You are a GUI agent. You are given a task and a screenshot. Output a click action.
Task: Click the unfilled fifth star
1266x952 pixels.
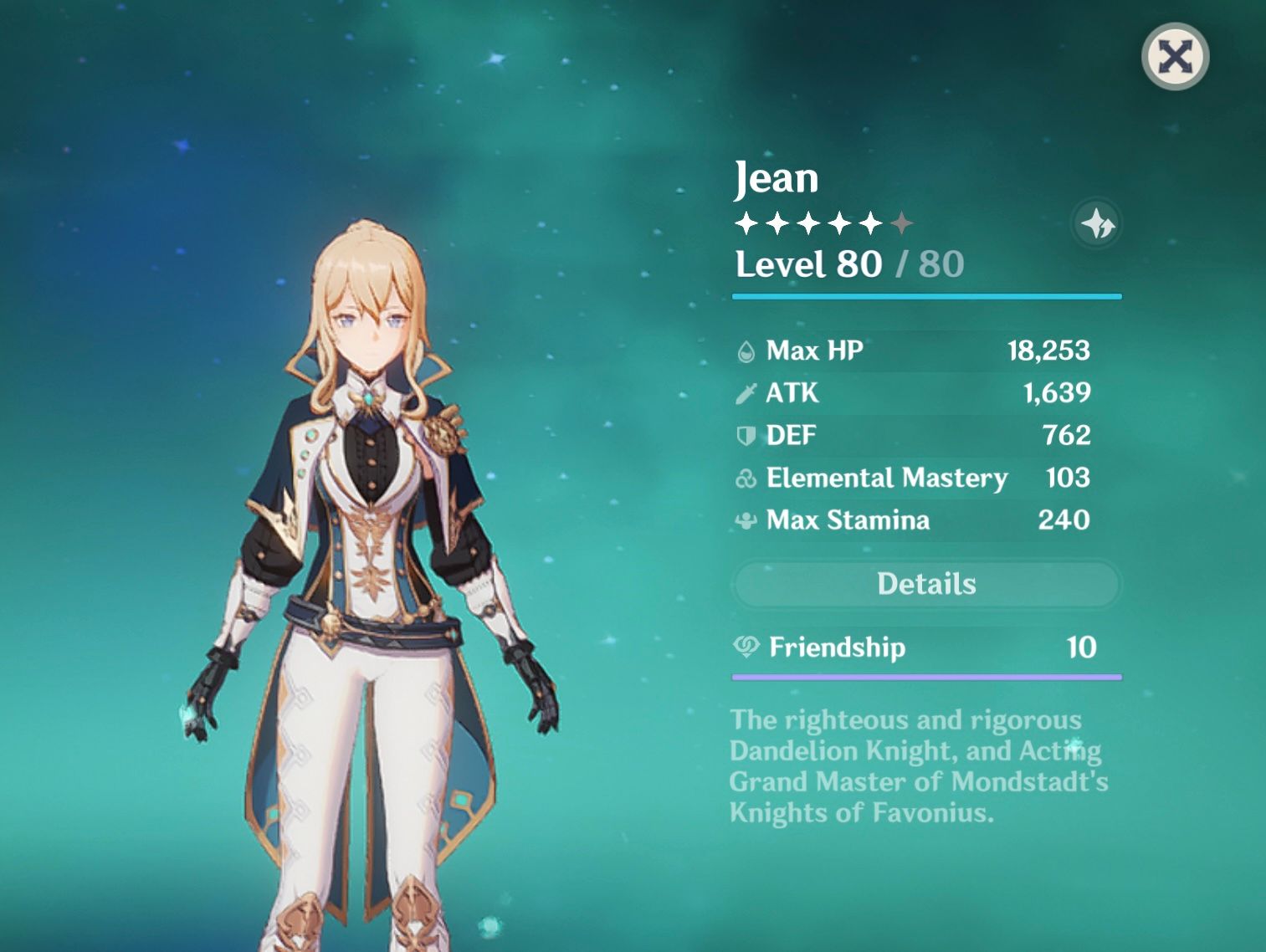[x=902, y=223]
